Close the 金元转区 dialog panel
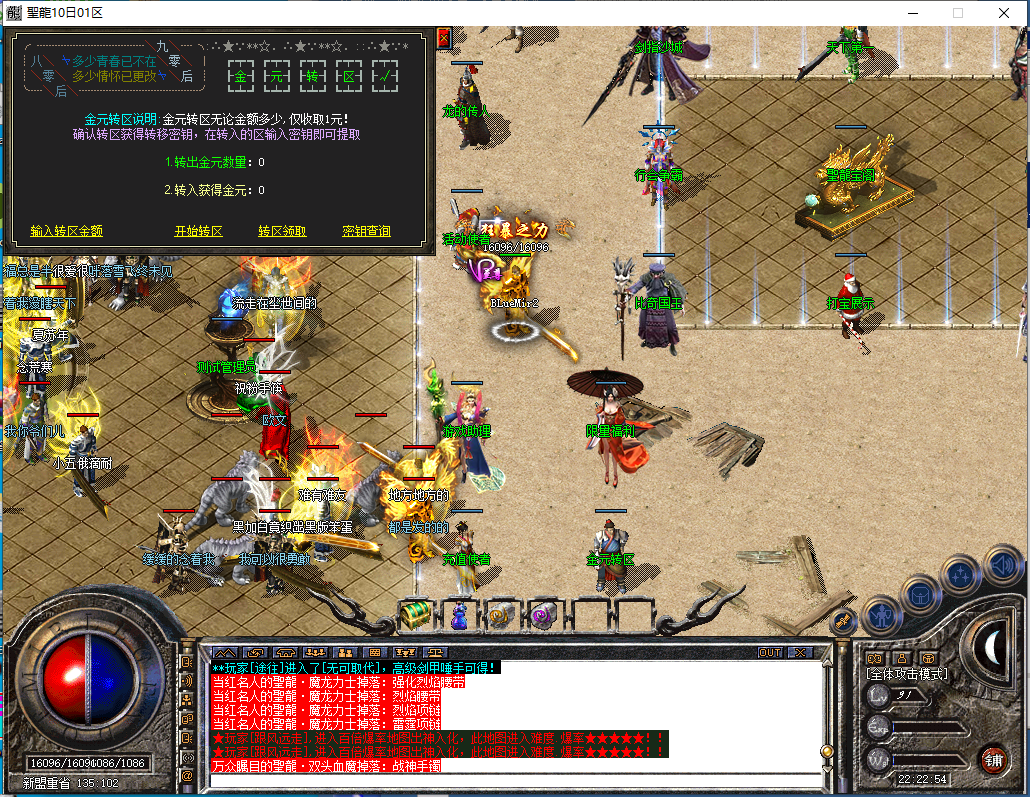 point(444,38)
